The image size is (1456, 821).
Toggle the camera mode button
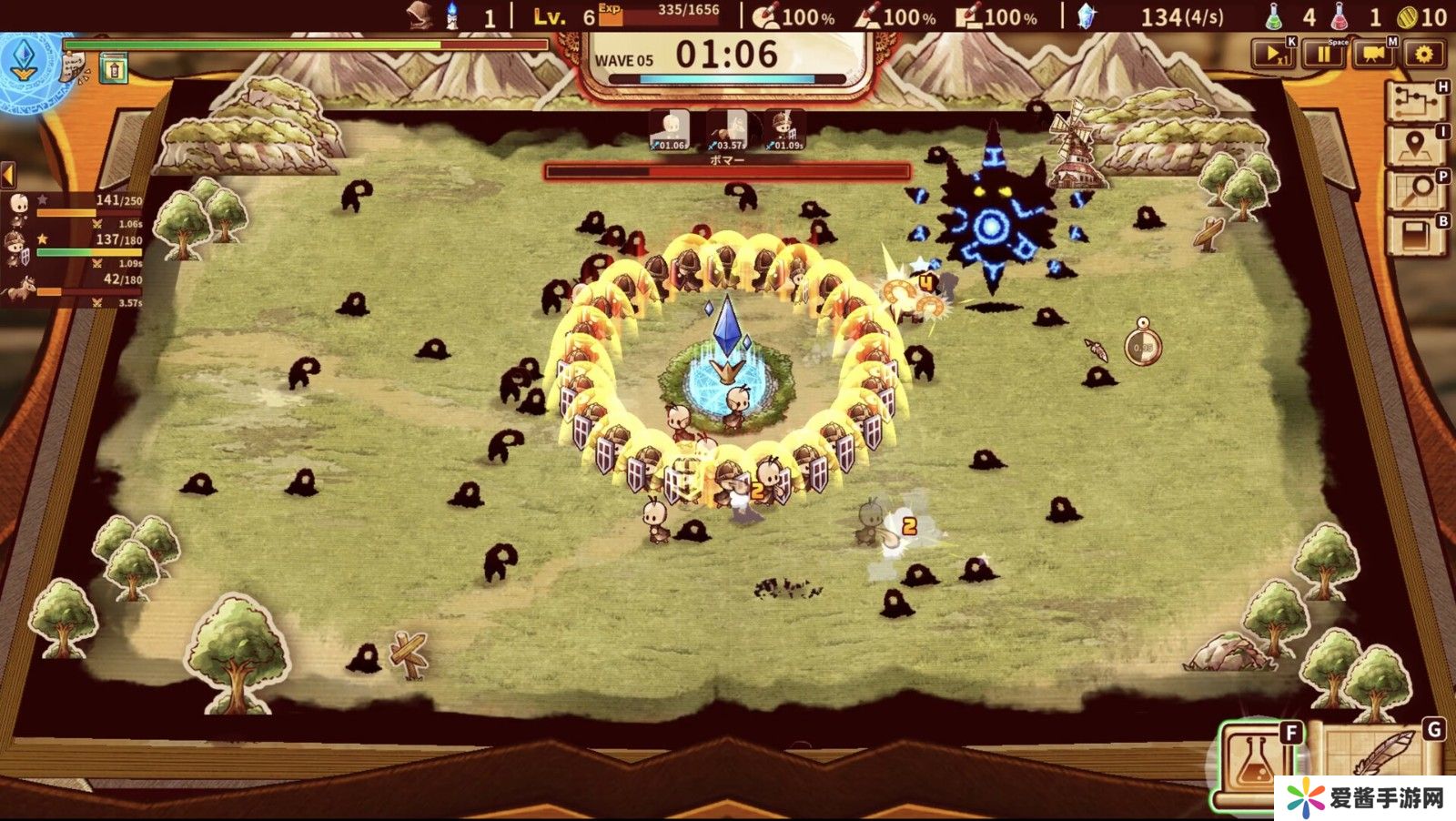tap(1374, 55)
